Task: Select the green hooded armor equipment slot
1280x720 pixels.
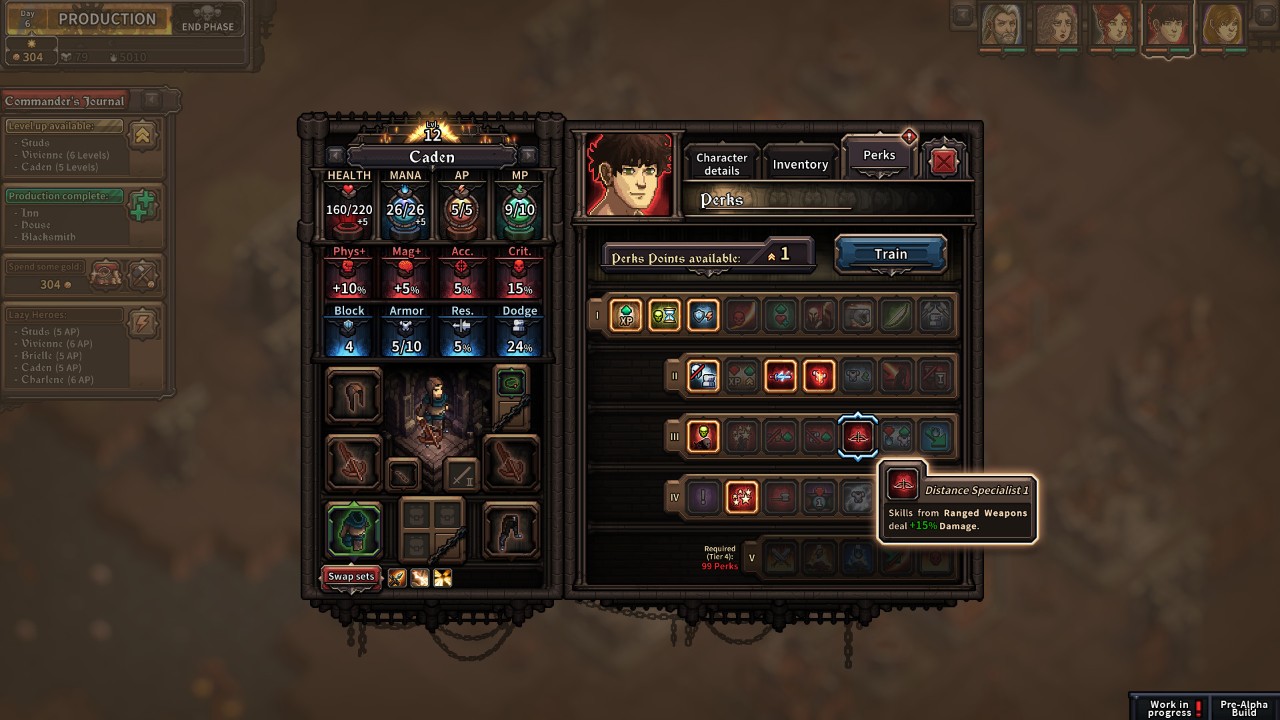Action: (354, 529)
